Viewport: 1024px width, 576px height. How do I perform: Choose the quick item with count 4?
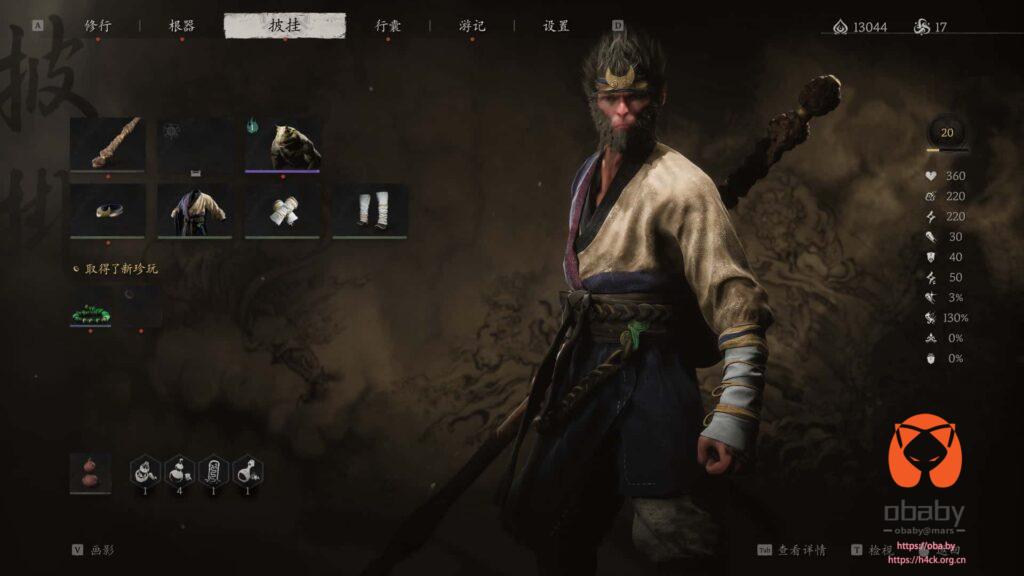coord(180,470)
